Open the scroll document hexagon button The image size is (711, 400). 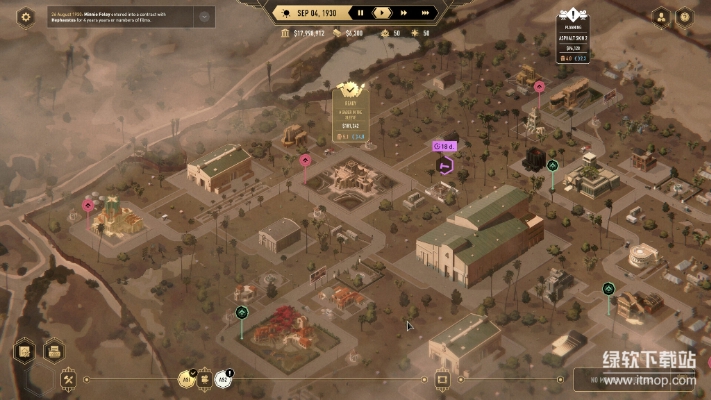26,352
